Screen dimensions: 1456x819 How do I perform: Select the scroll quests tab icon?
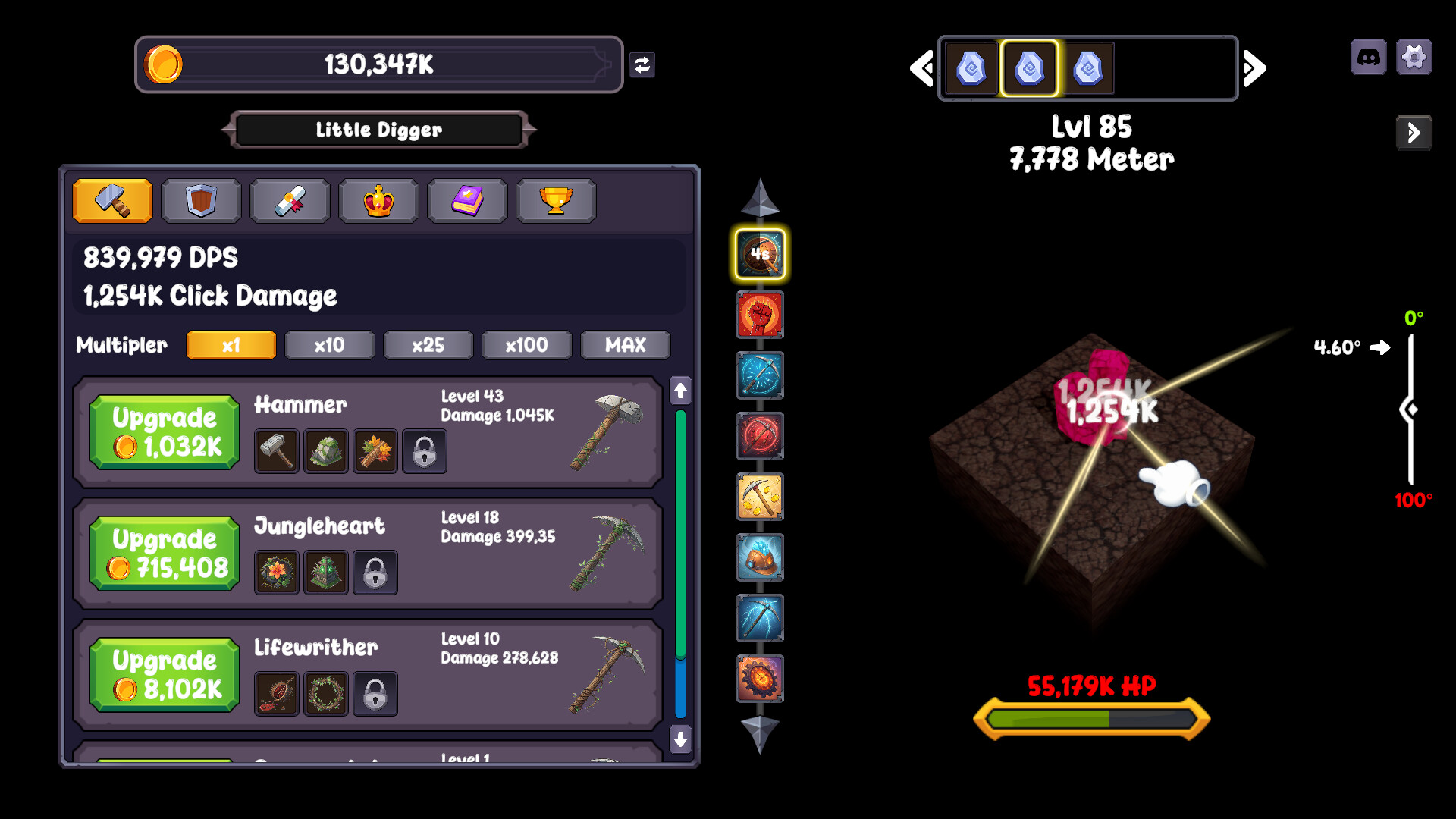(x=289, y=201)
